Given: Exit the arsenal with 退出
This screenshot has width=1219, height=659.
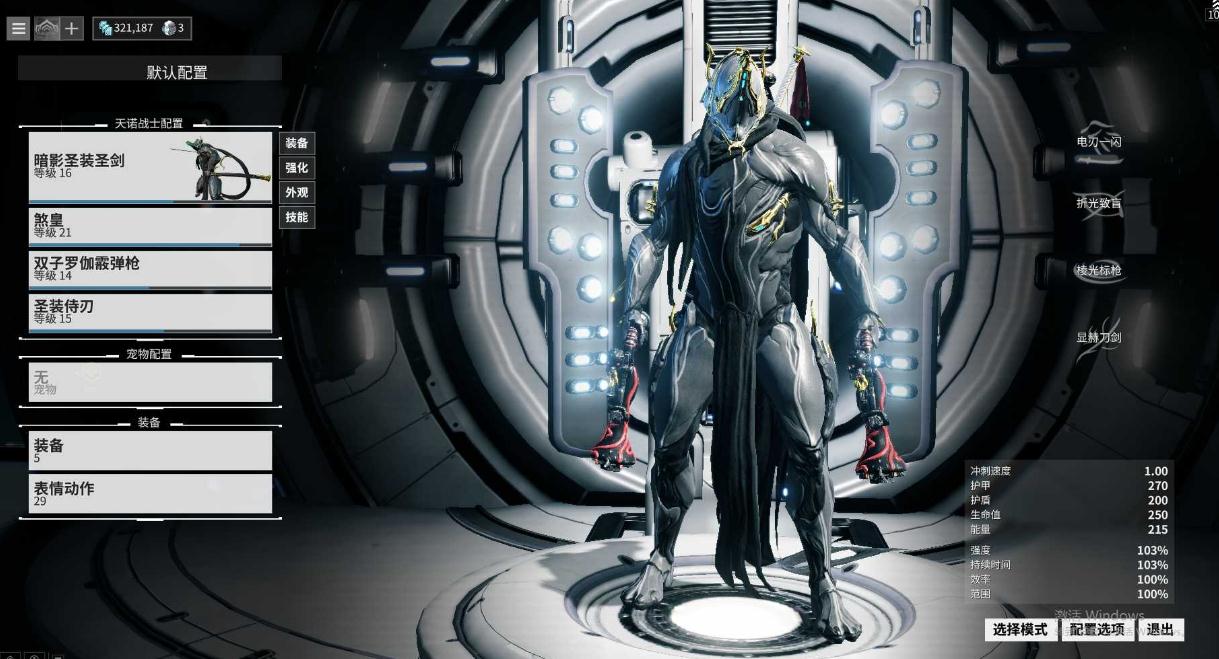Looking at the screenshot, I should pyautogui.click(x=1160, y=630).
